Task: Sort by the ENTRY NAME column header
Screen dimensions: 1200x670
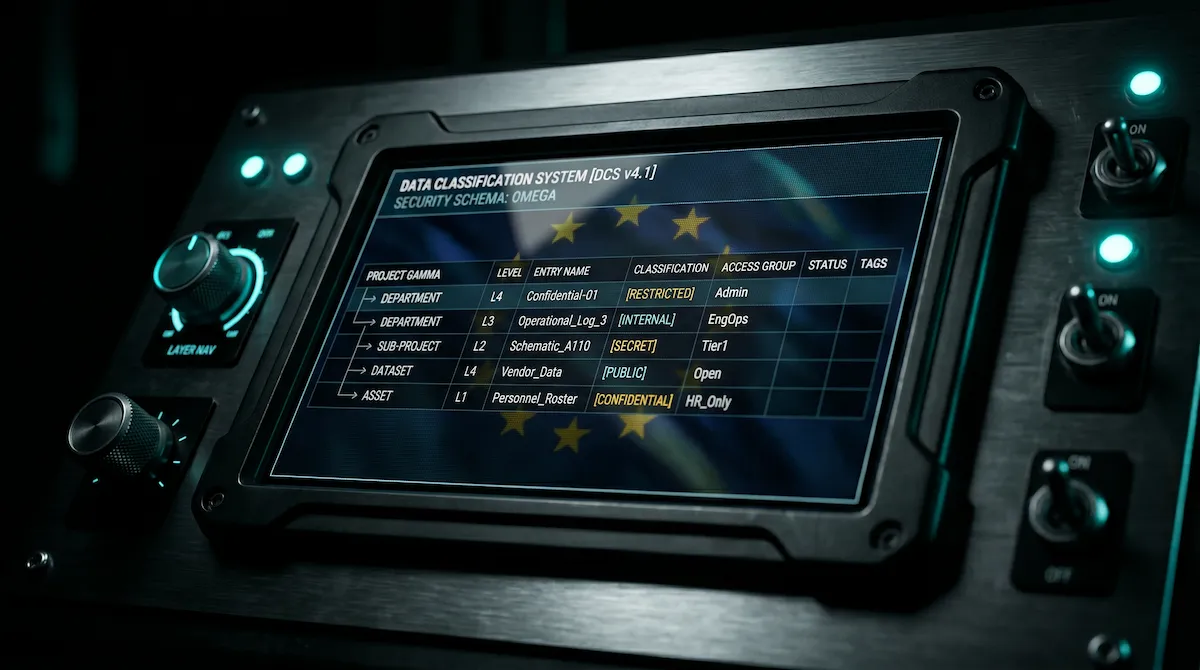Action: (x=562, y=271)
